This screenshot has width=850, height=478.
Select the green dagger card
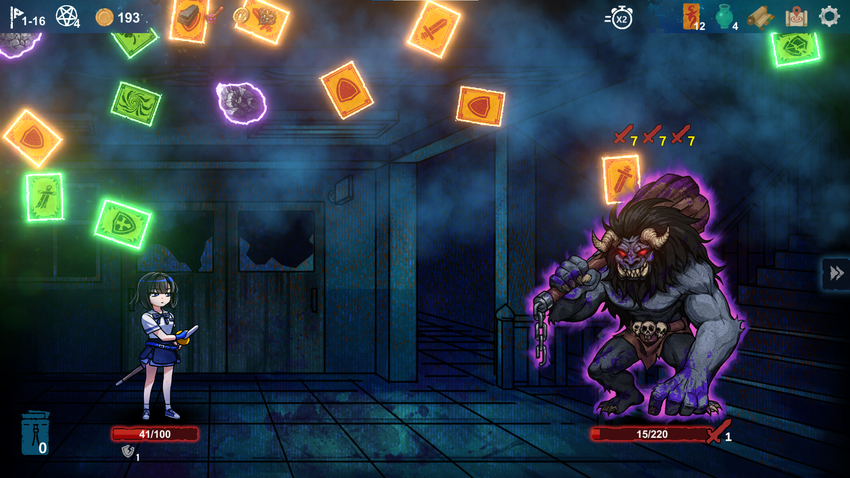click(x=45, y=196)
